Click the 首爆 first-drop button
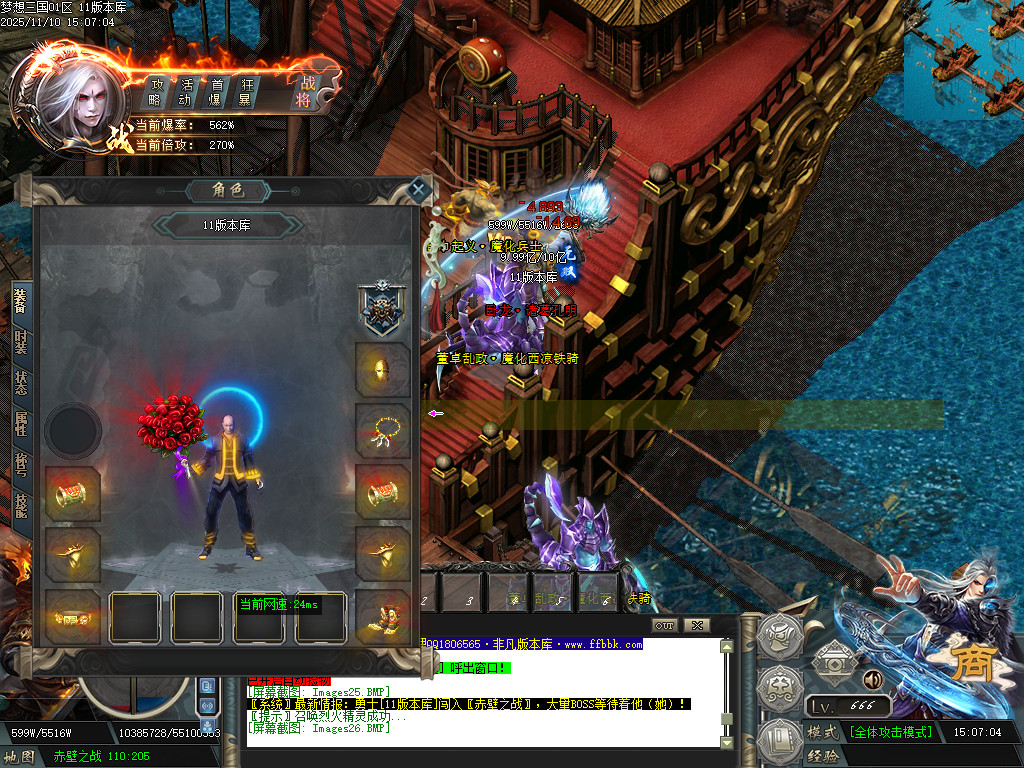 pos(215,92)
